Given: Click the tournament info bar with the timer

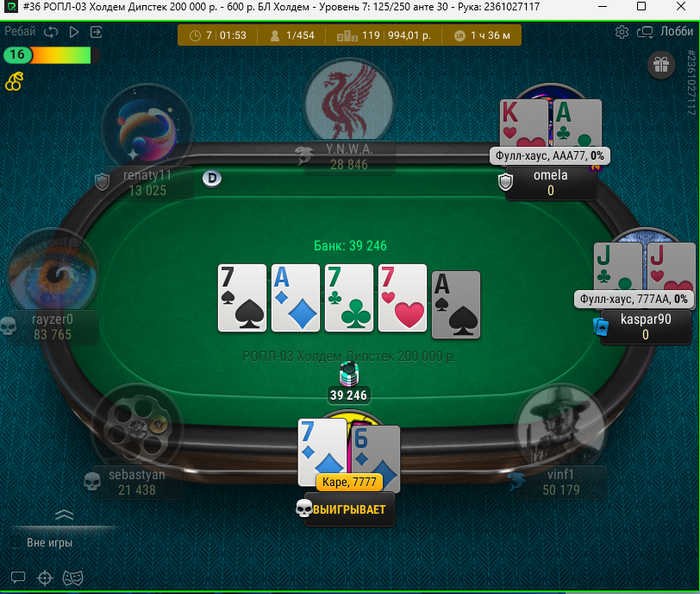Looking at the screenshot, I should tap(349, 36).
